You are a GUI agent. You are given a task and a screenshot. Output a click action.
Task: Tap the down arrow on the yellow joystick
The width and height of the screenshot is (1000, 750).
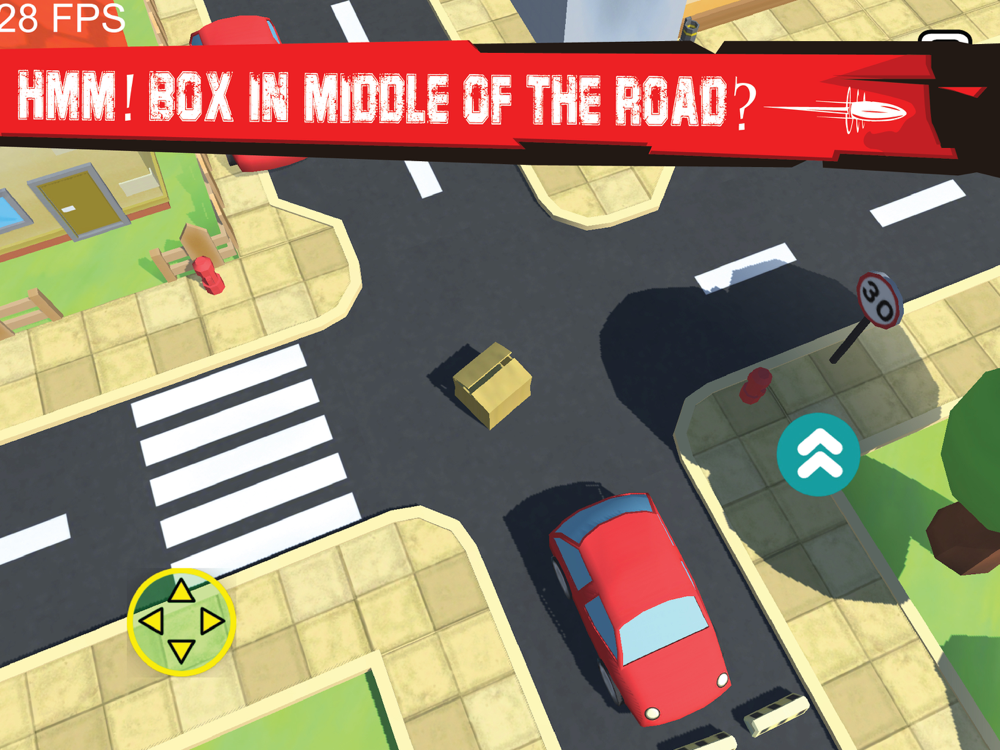(x=181, y=652)
